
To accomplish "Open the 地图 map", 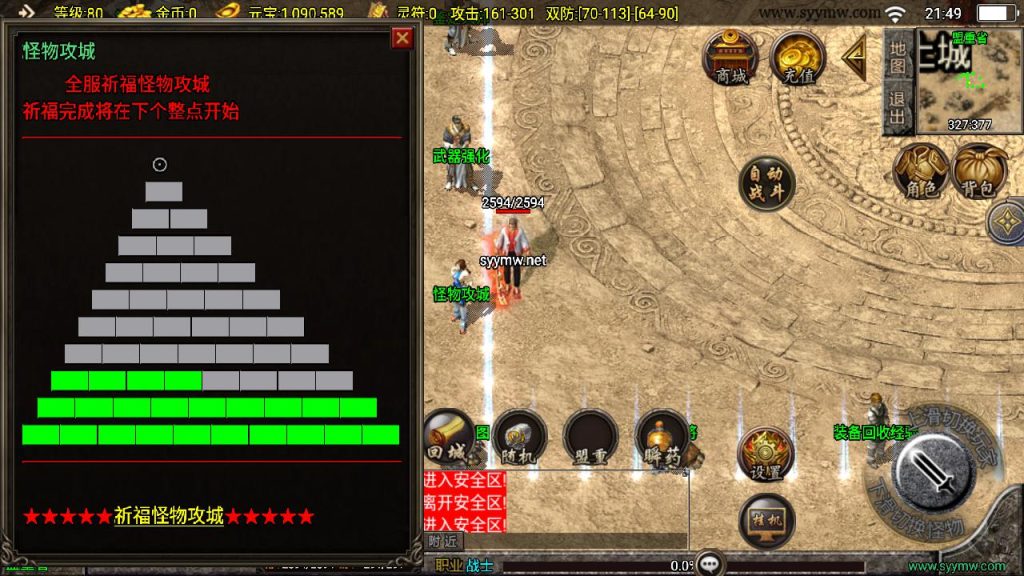I will 898,58.
